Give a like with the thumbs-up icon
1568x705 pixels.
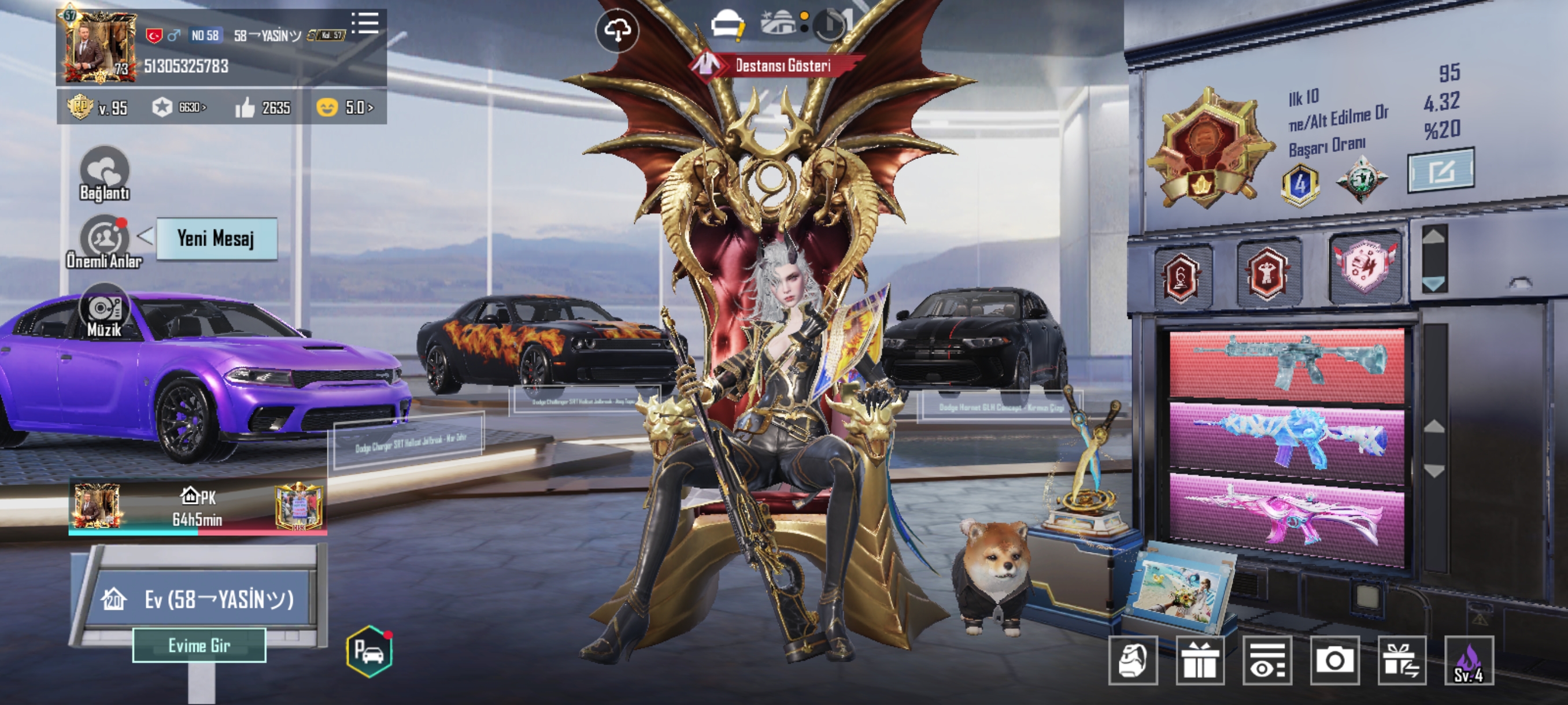tap(245, 108)
